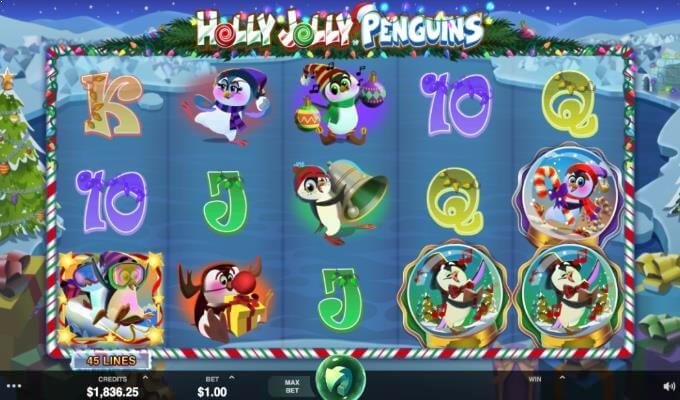Expand the Credits panel arrow
This screenshot has width=680, height=400.
147,378
